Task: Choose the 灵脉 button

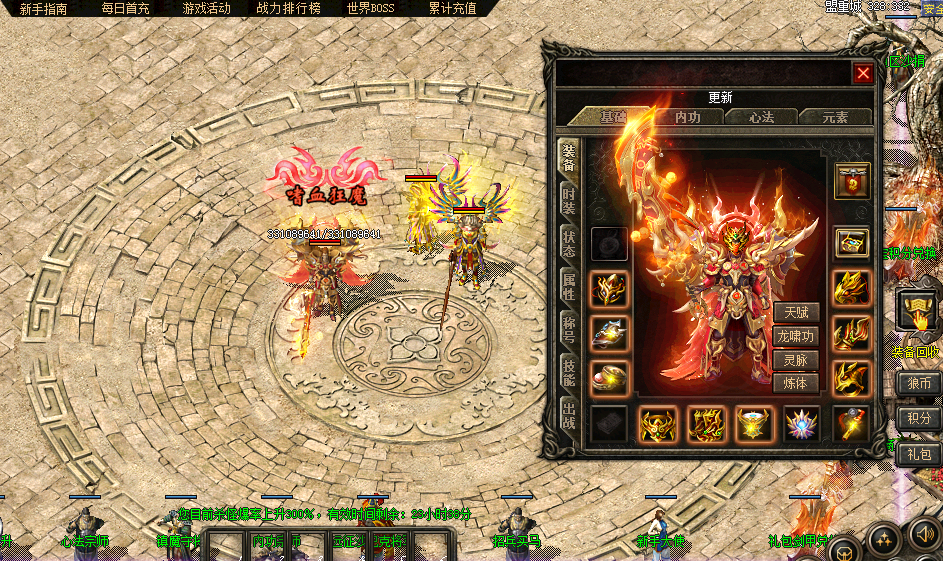Action: pyautogui.click(x=795, y=360)
